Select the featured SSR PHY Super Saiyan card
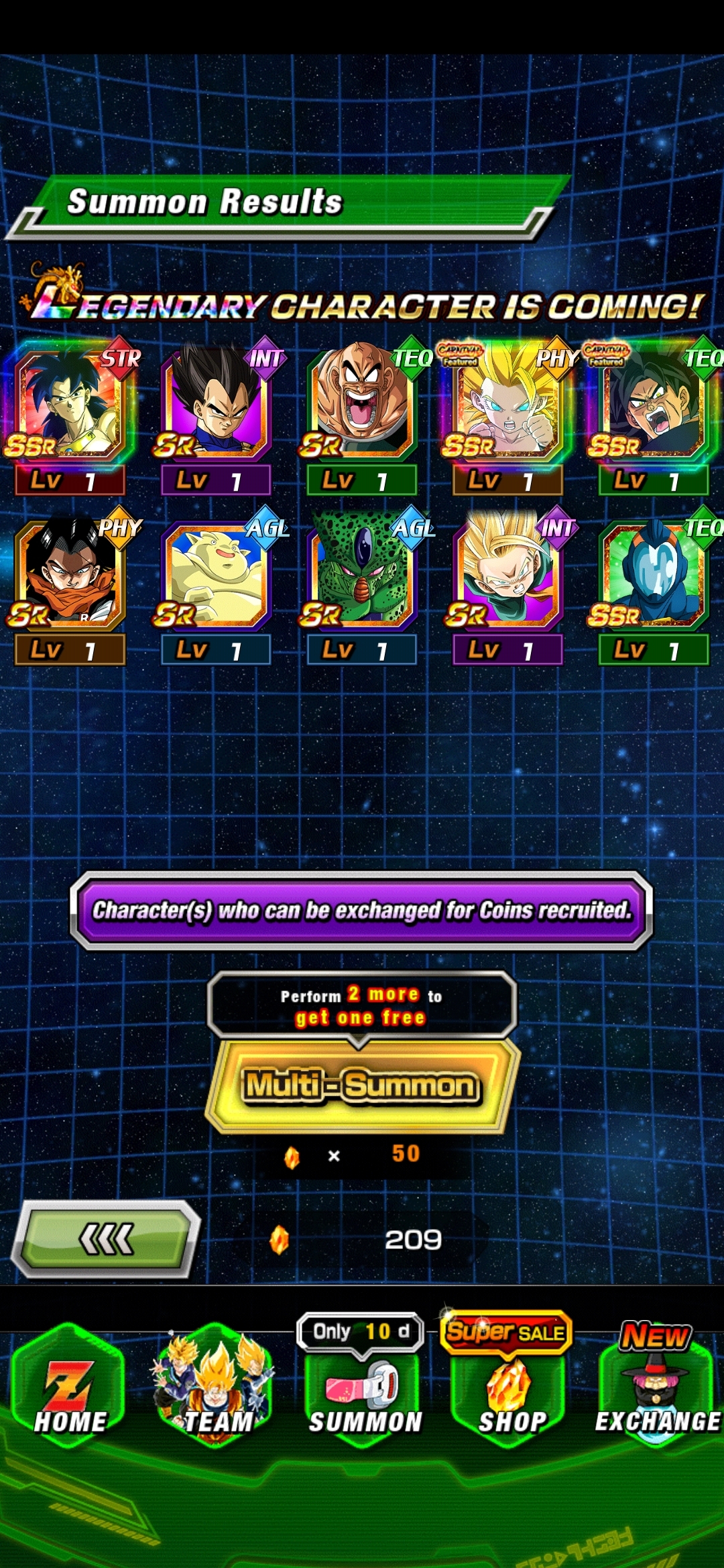The height and width of the screenshot is (1568, 724). pos(507,405)
